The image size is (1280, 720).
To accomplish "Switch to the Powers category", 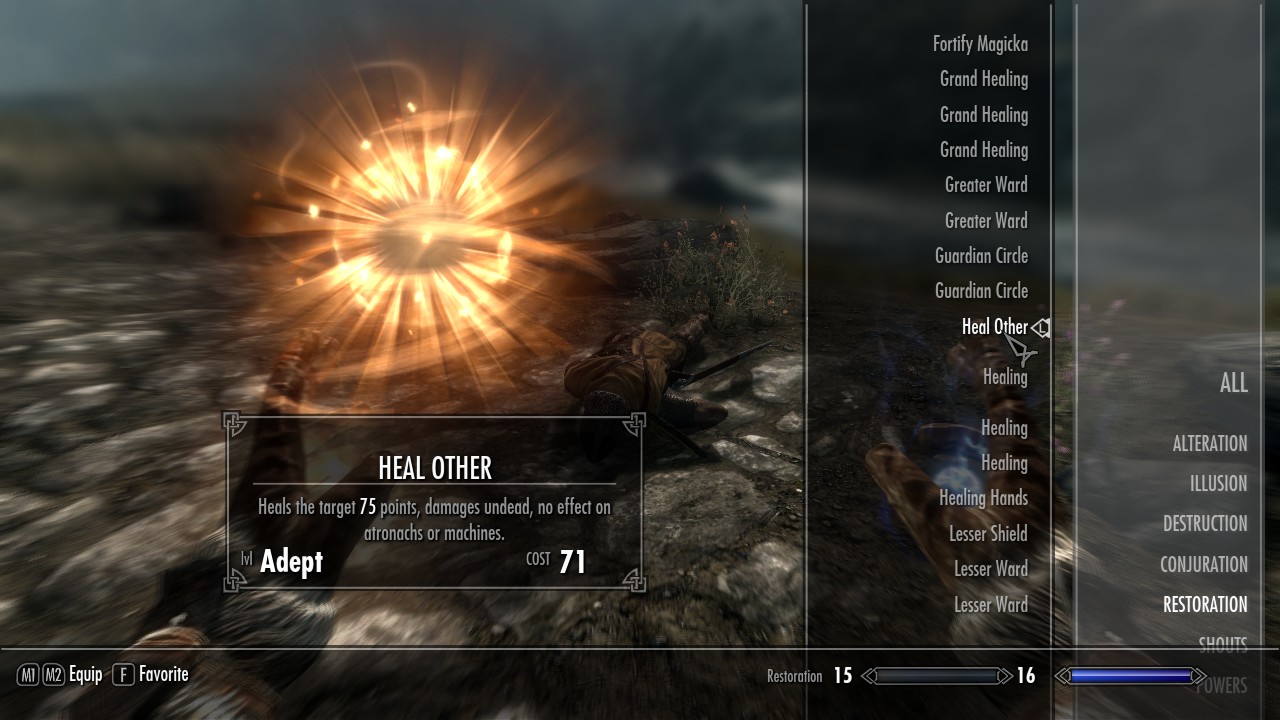I will point(1221,685).
